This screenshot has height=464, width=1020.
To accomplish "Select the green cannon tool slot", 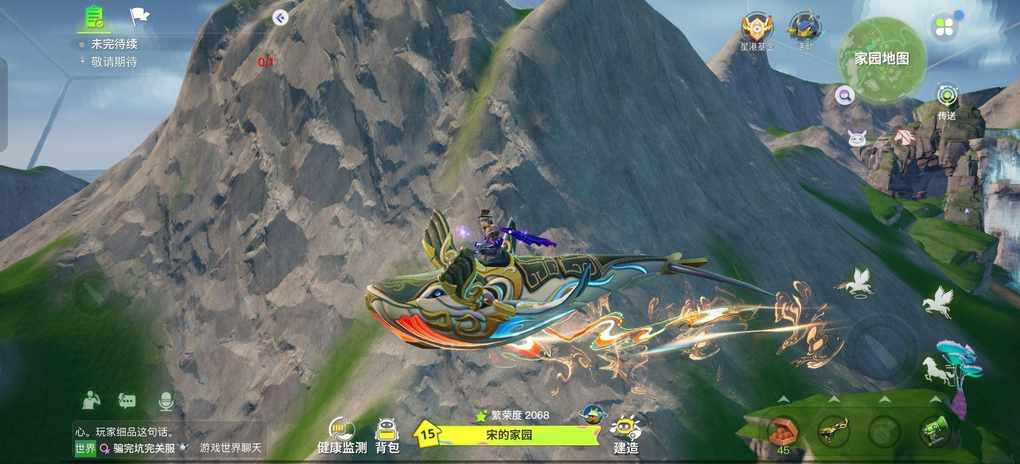I will (934, 431).
